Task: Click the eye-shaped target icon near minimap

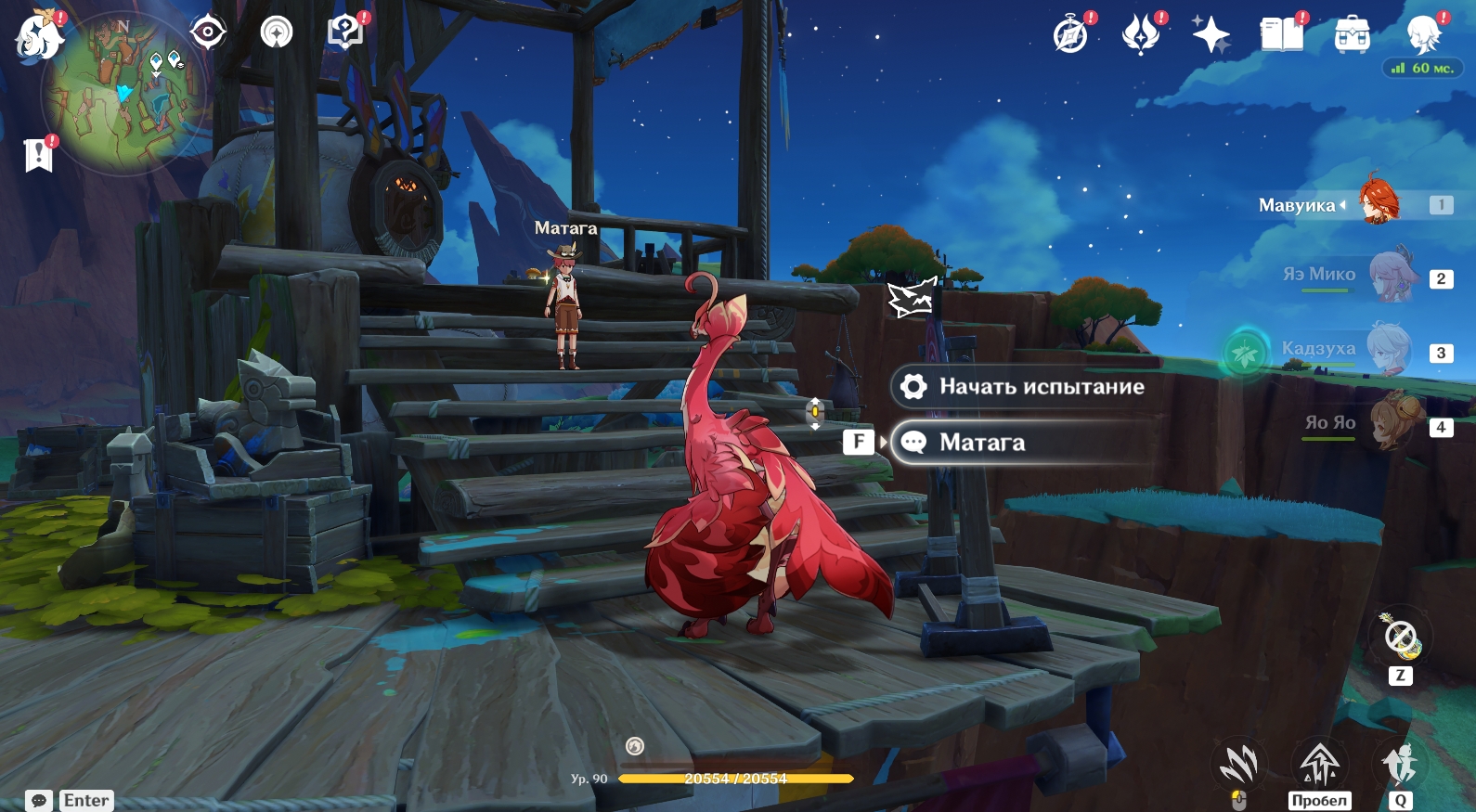Action: click(207, 32)
